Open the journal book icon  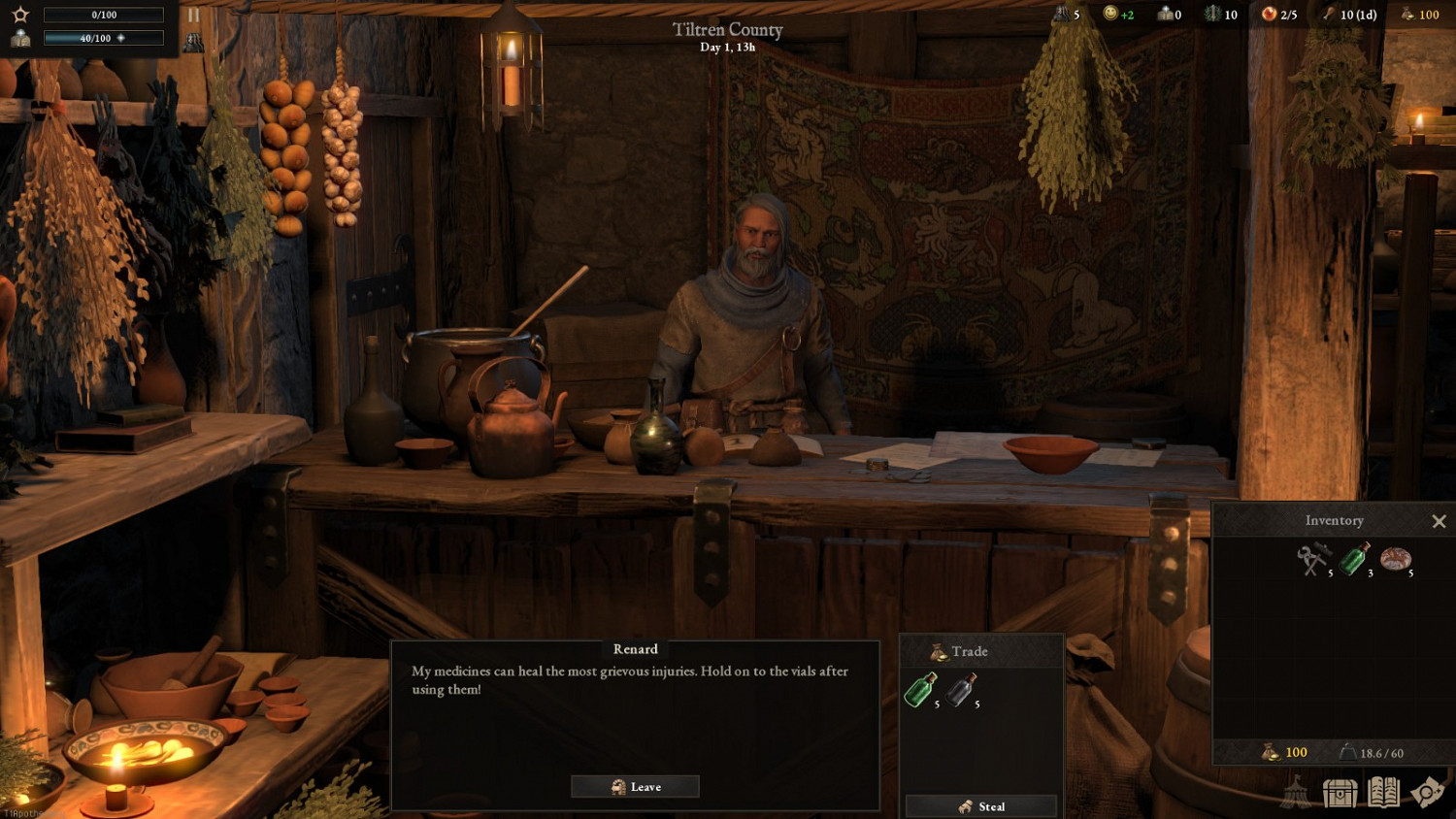pyautogui.click(x=1383, y=793)
